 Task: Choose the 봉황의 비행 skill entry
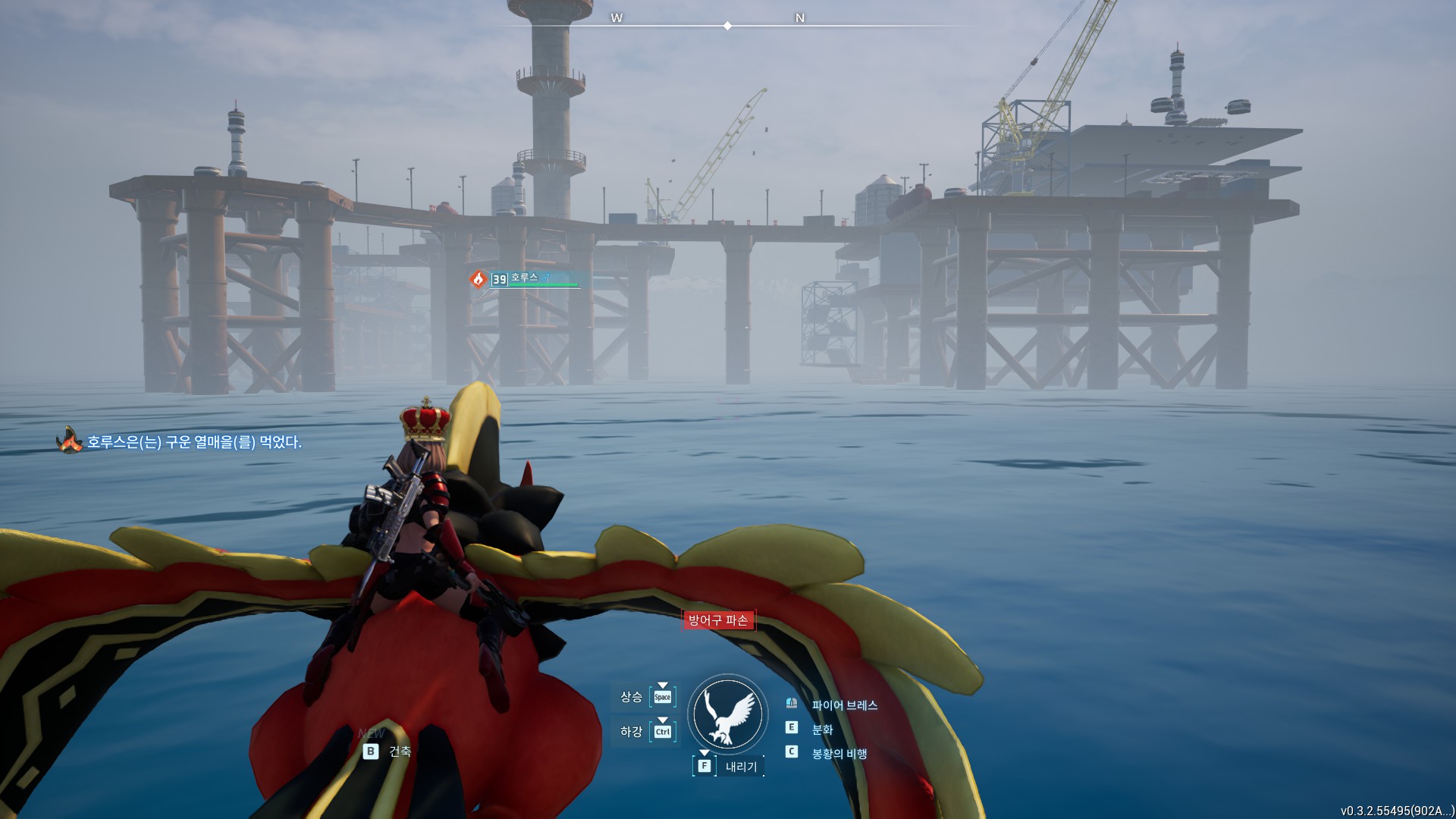pyautogui.click(x=839, y=754)
